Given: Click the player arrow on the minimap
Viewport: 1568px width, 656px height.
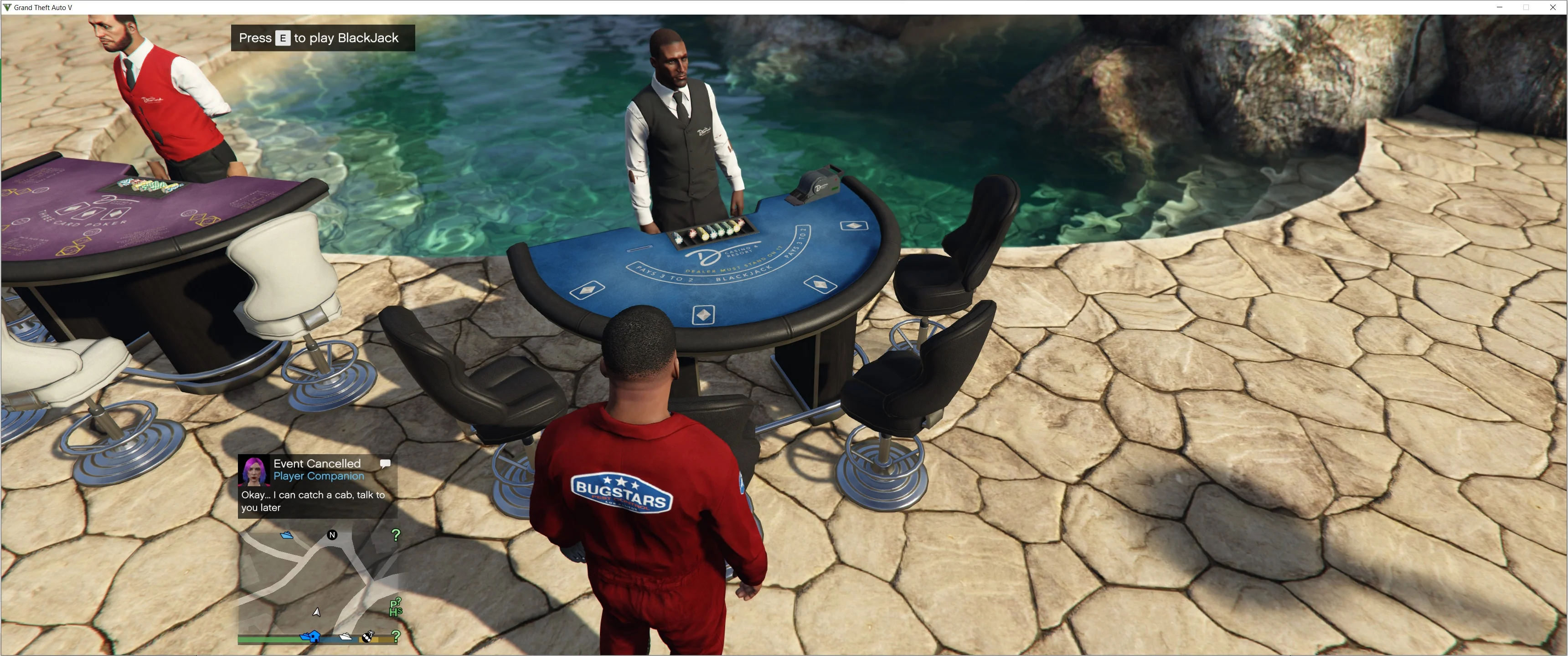Looking at the screenshot, I should click(x=316, y=613).
